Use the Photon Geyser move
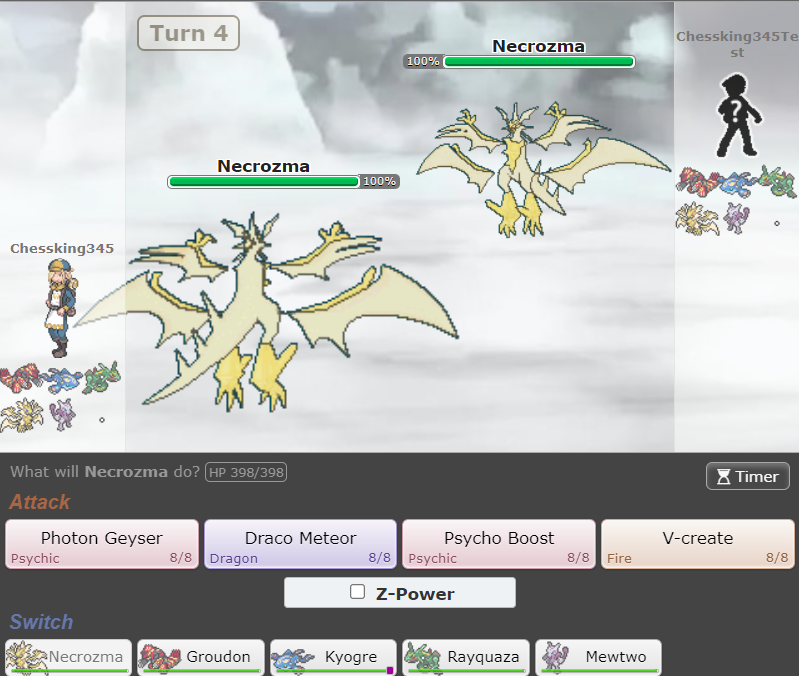Screen dimensions: 799x676 click(x=102, y=544)
